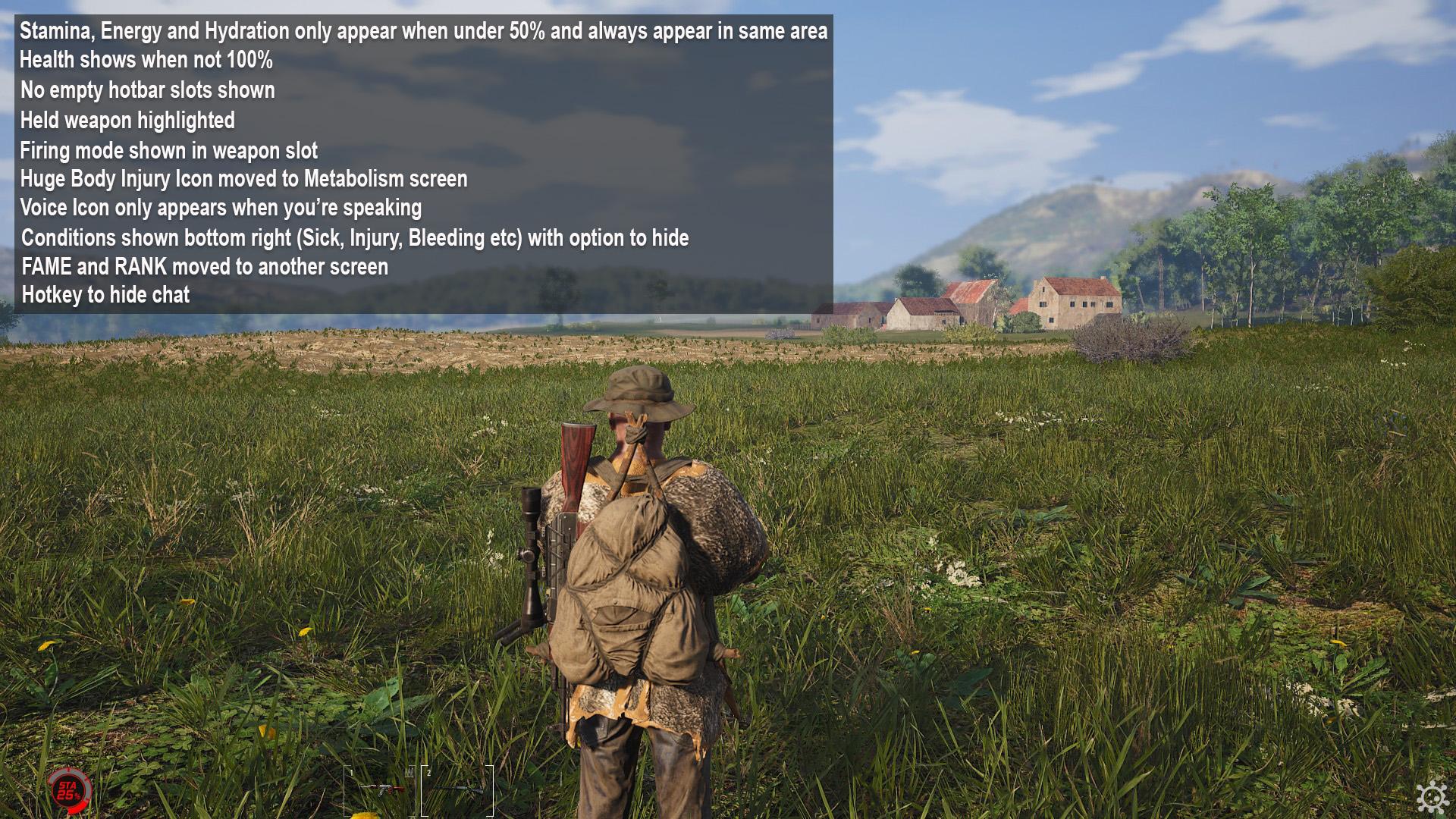Select the hunting rifle in hotbar slot 2
Screen dimensions: 1456x819
point(459,789)
